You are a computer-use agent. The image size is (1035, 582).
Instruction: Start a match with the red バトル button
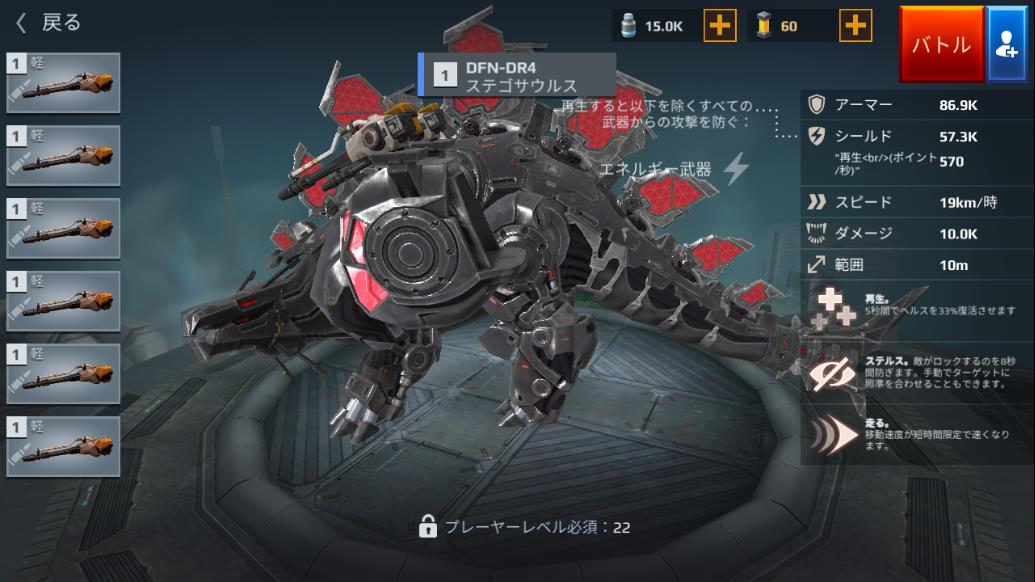941,45
